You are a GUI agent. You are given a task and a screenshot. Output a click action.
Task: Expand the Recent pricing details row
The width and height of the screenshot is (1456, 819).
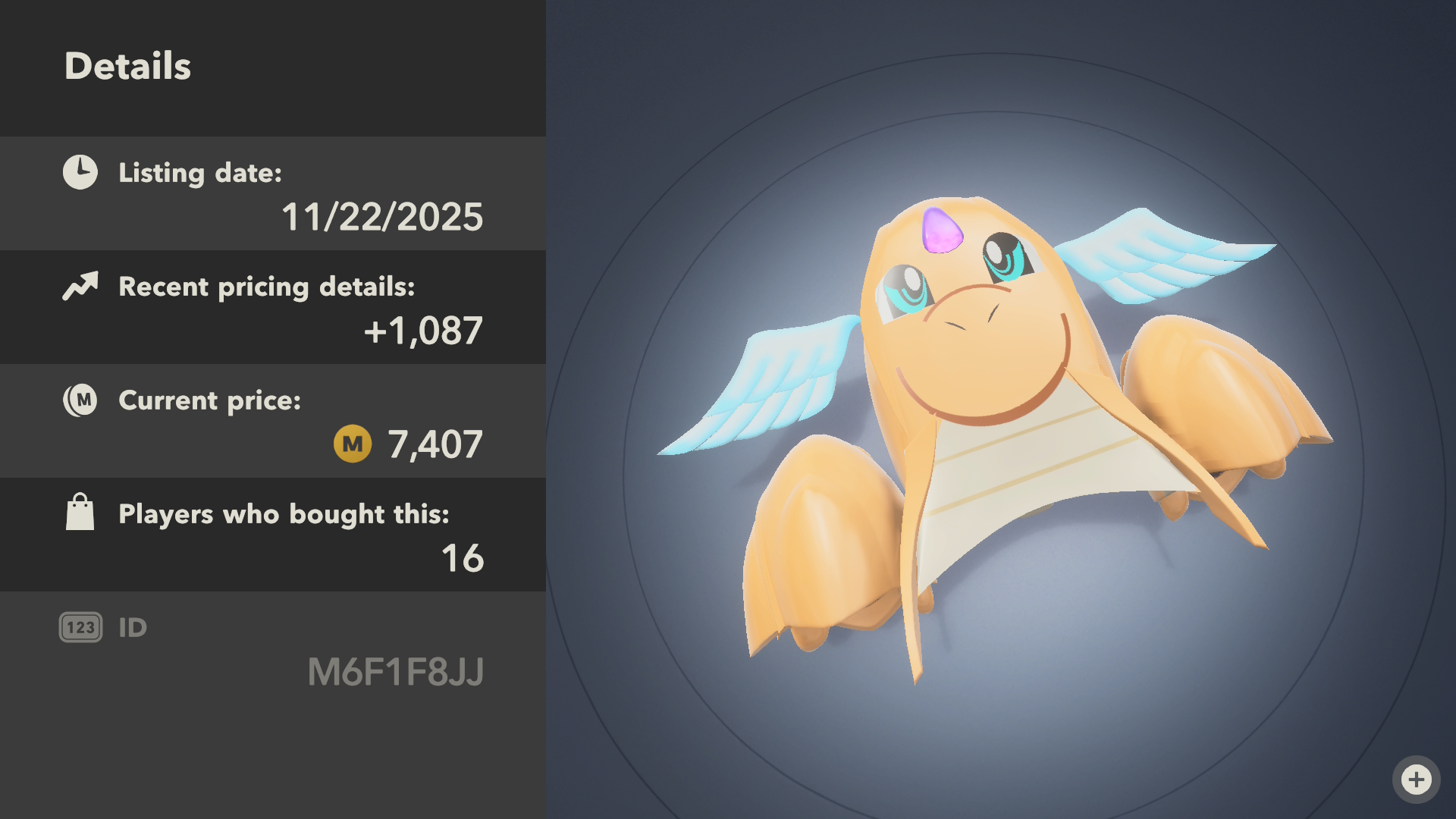273,306
